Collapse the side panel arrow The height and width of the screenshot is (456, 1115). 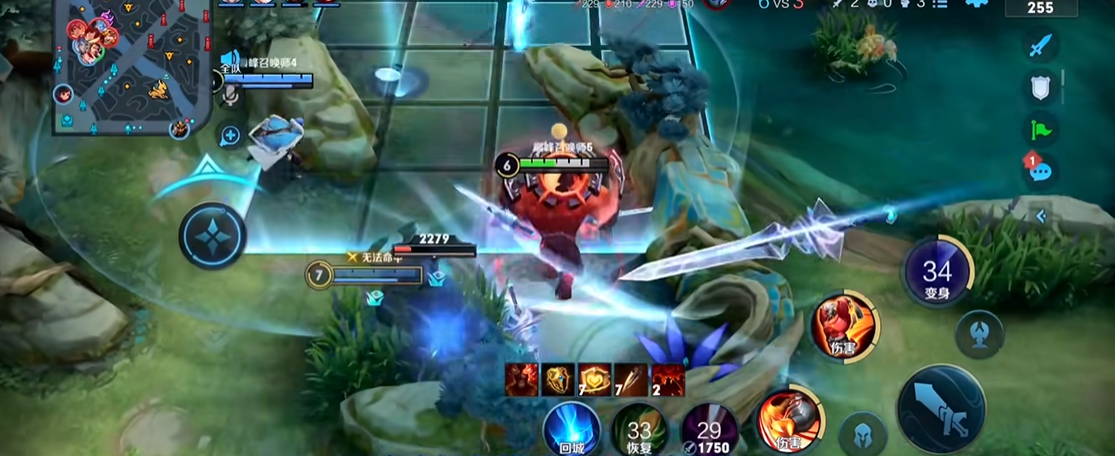1041,215
